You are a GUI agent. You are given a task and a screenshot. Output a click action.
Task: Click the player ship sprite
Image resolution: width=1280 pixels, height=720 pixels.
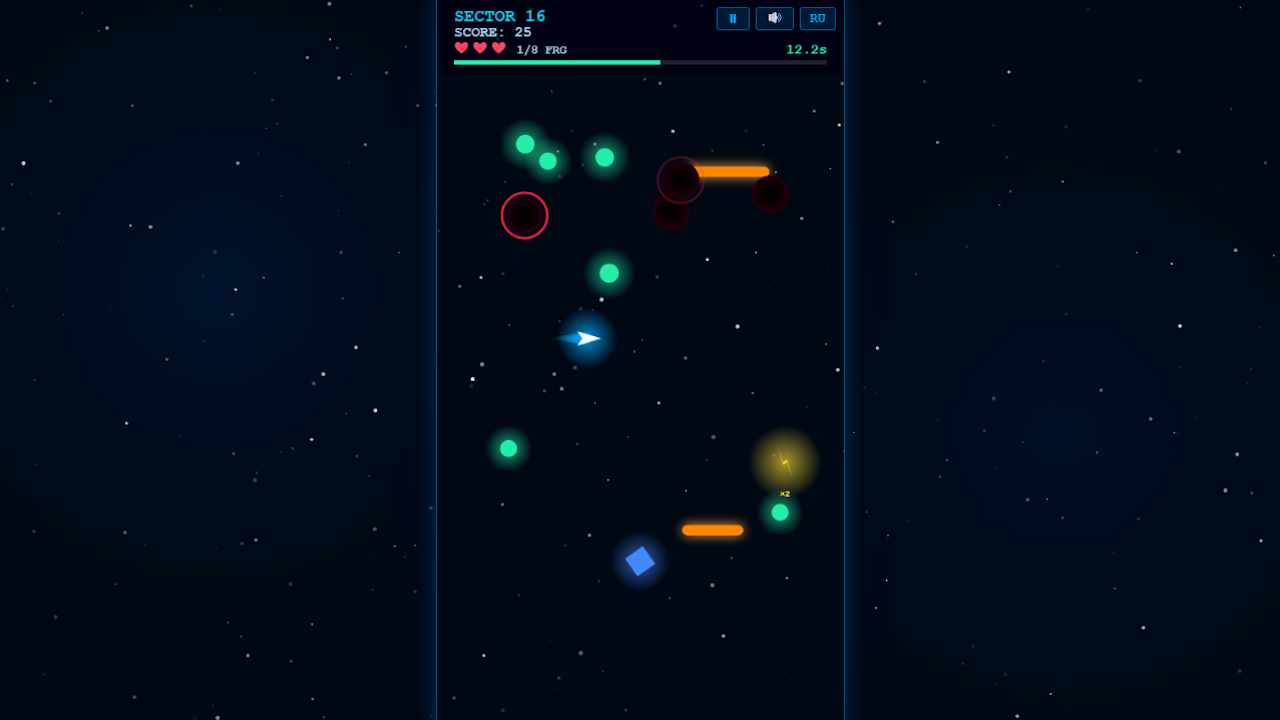click(x=584, y=339)
